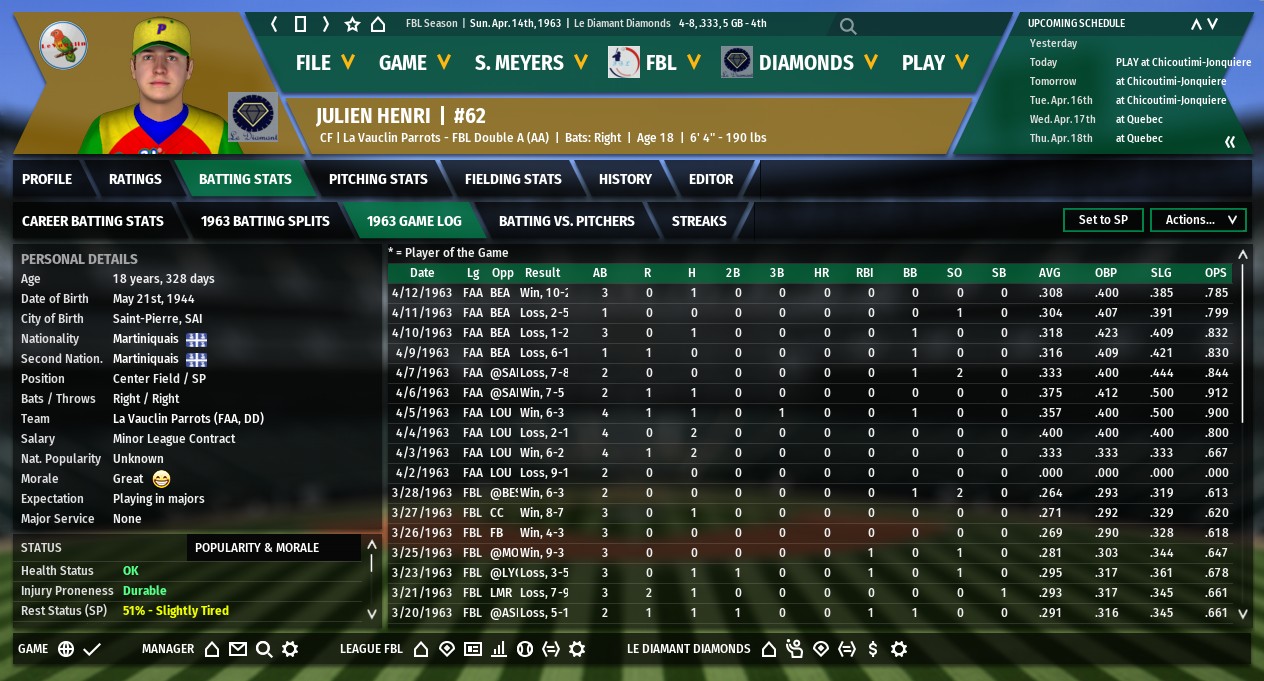The image size is (1264, 681).
Task: Open the Streaks subtab
Action: (x=699, y=221)
